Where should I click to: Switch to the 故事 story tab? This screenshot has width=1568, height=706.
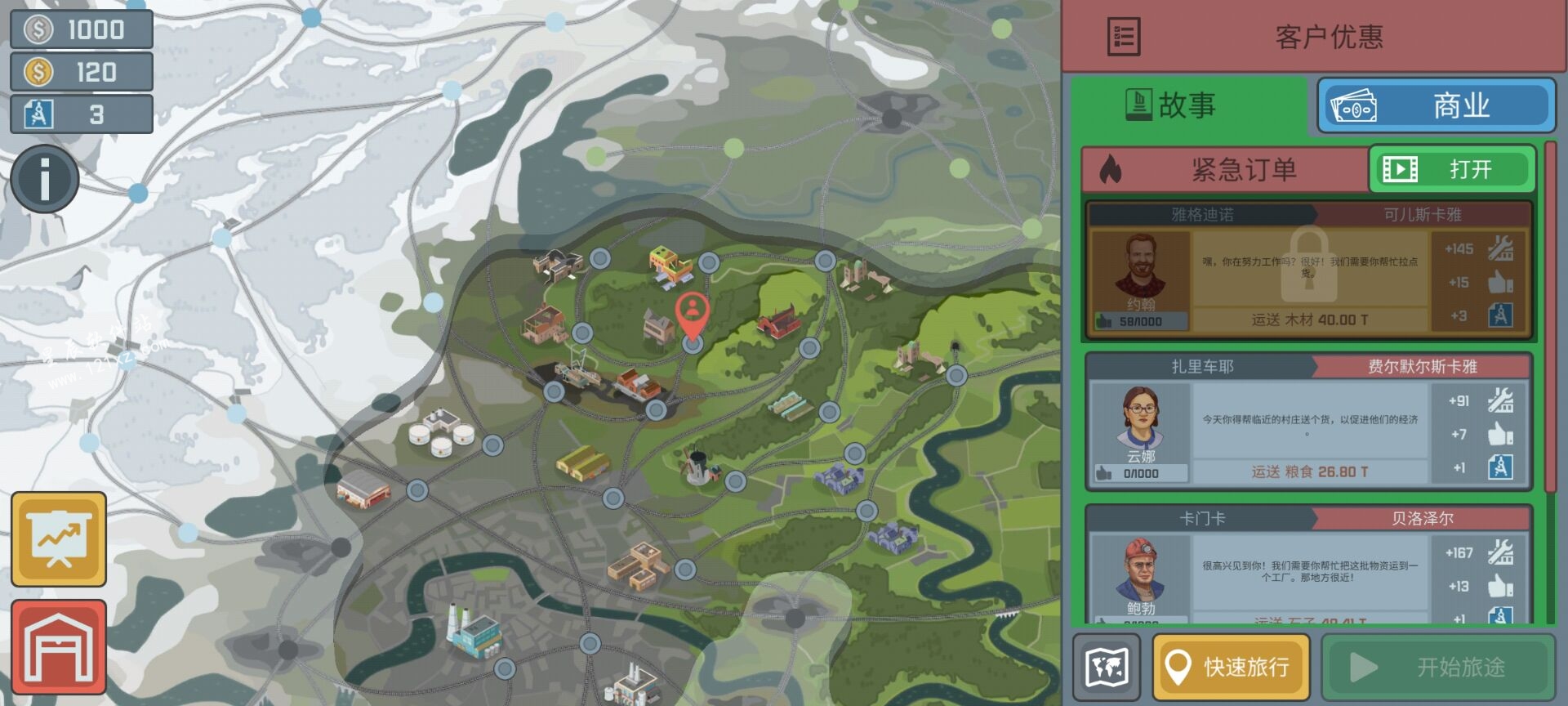click(1189, 105)
